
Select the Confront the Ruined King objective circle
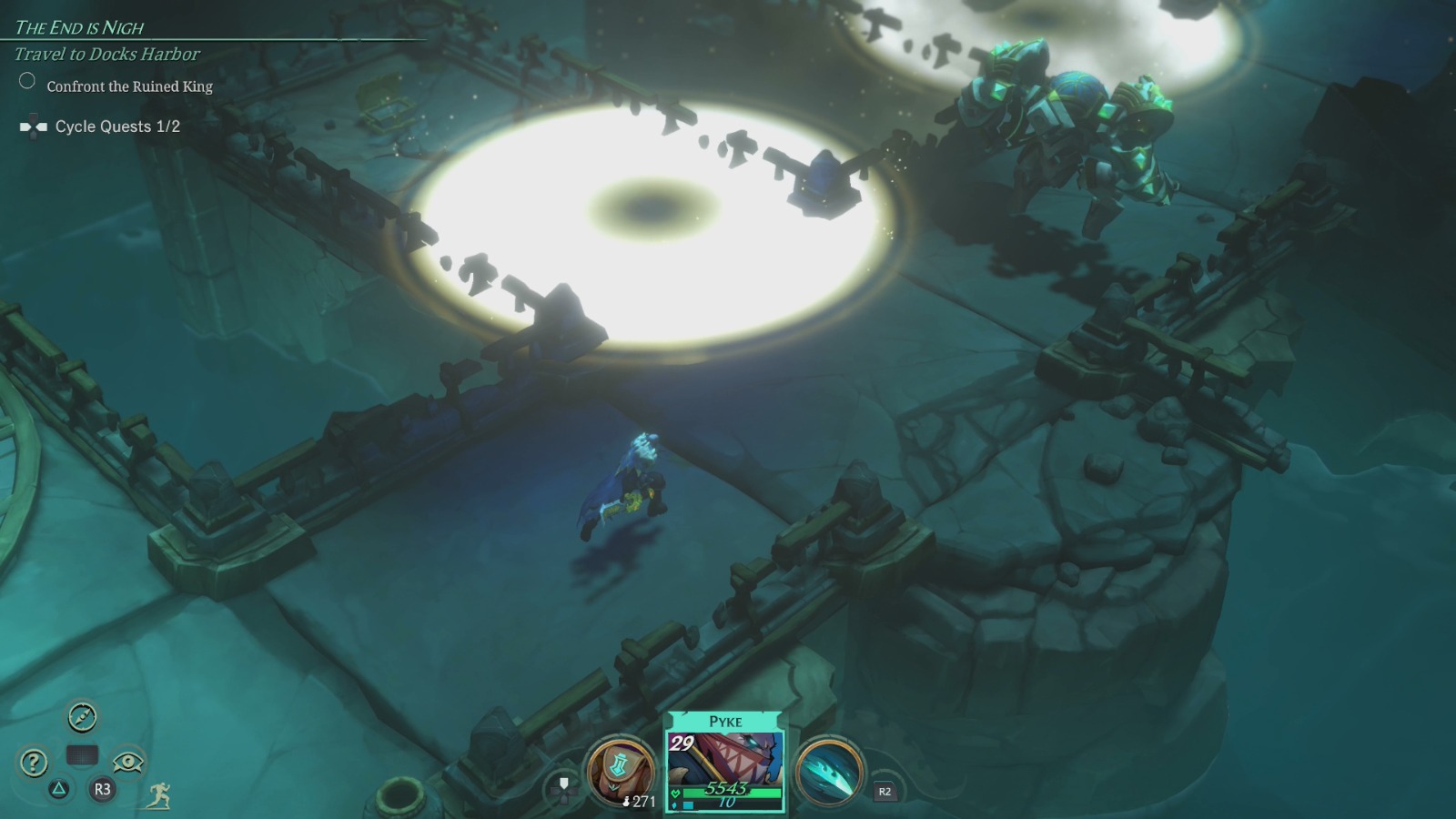pyautogui.click(x=26, y=80)
